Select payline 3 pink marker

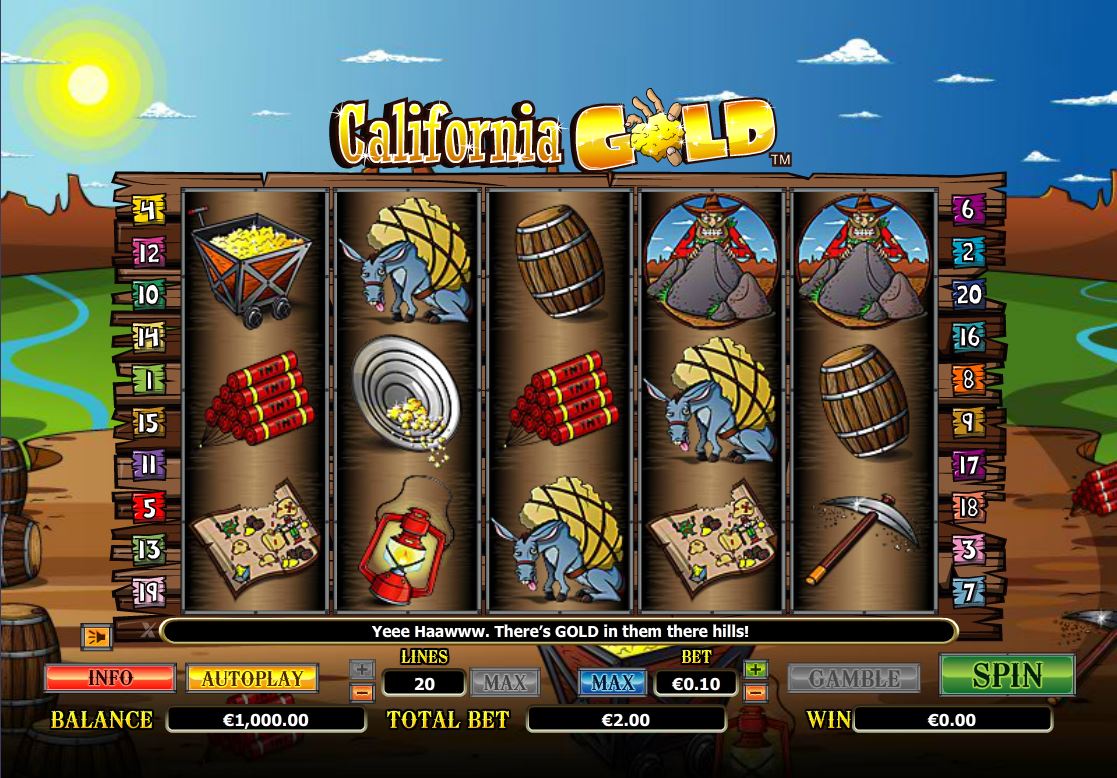coord(968,549)
